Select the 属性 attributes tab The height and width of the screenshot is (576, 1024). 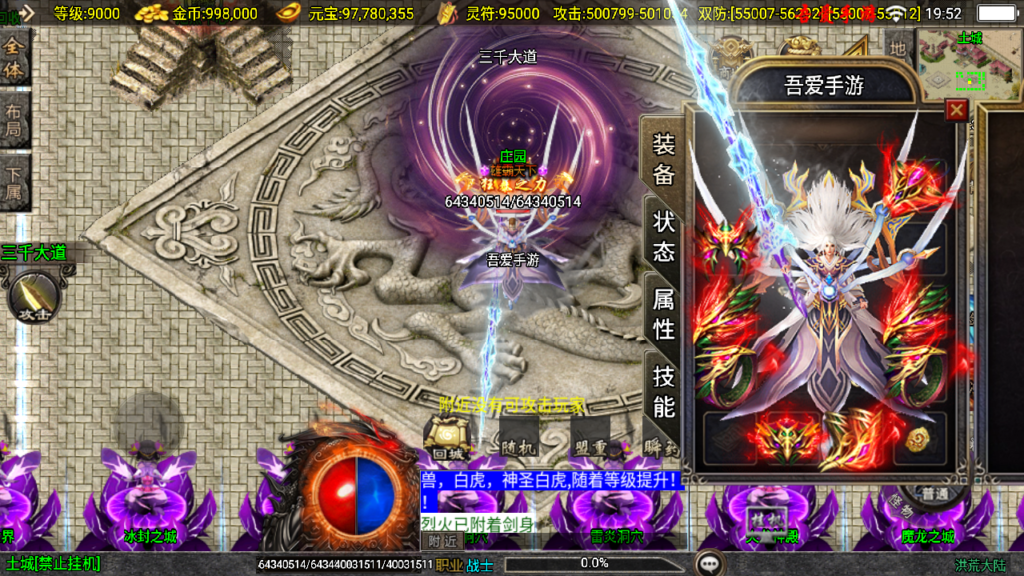(664, 313)
